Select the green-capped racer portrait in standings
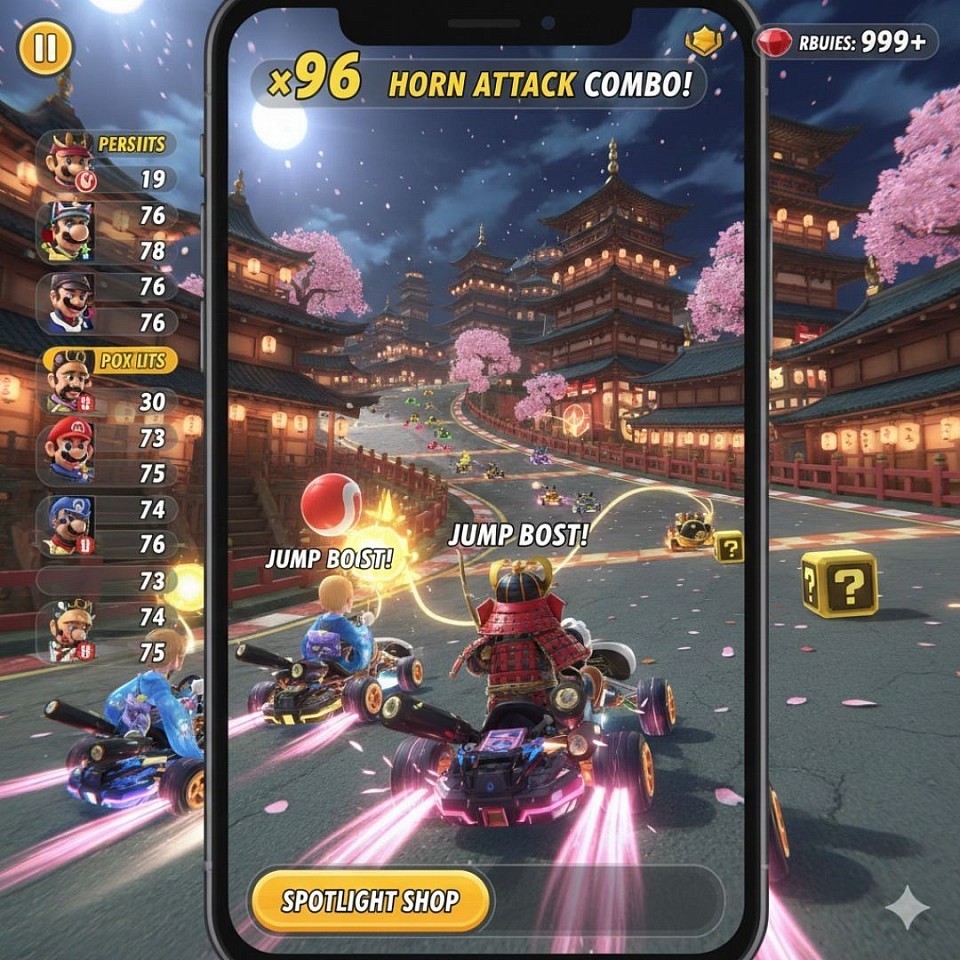 (x=67, y=231)
